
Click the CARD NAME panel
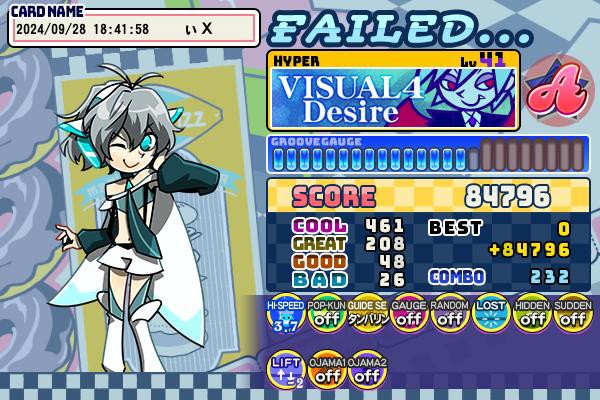point(135,28)
